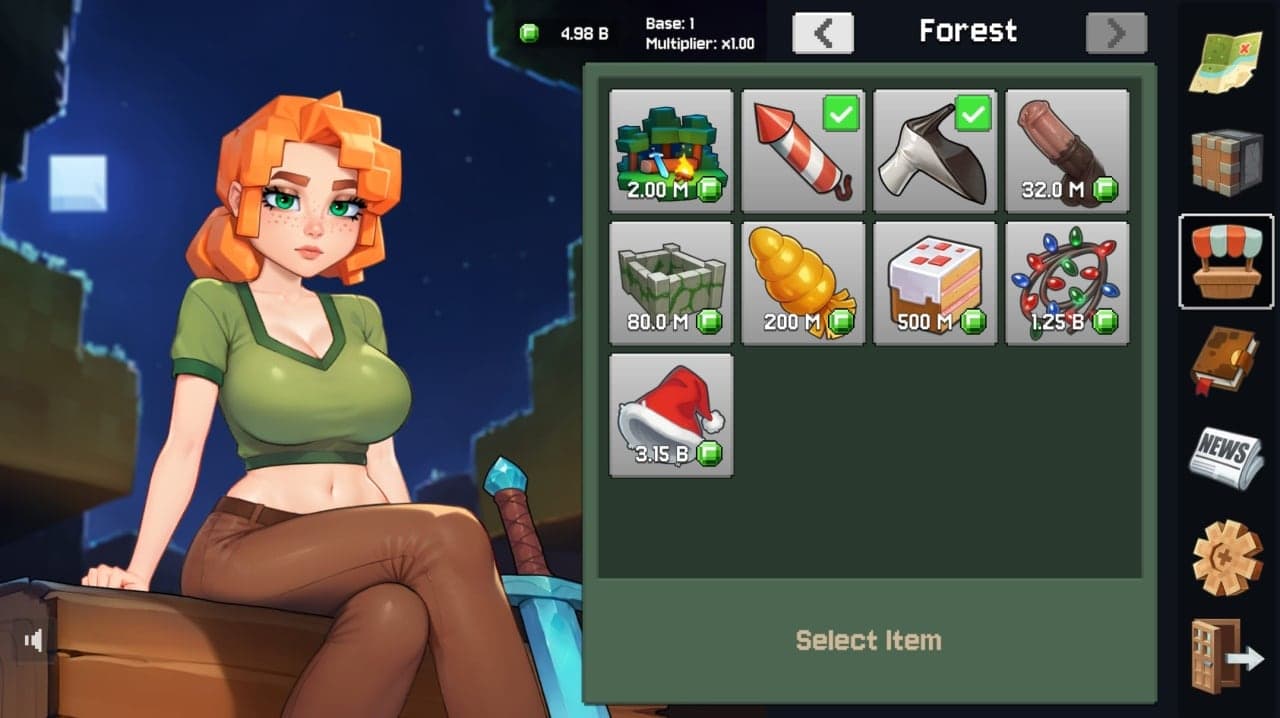This screenshot has width=1280, height=718.
Task: Choose the owned firework rocket item
Action: [803, 151]
